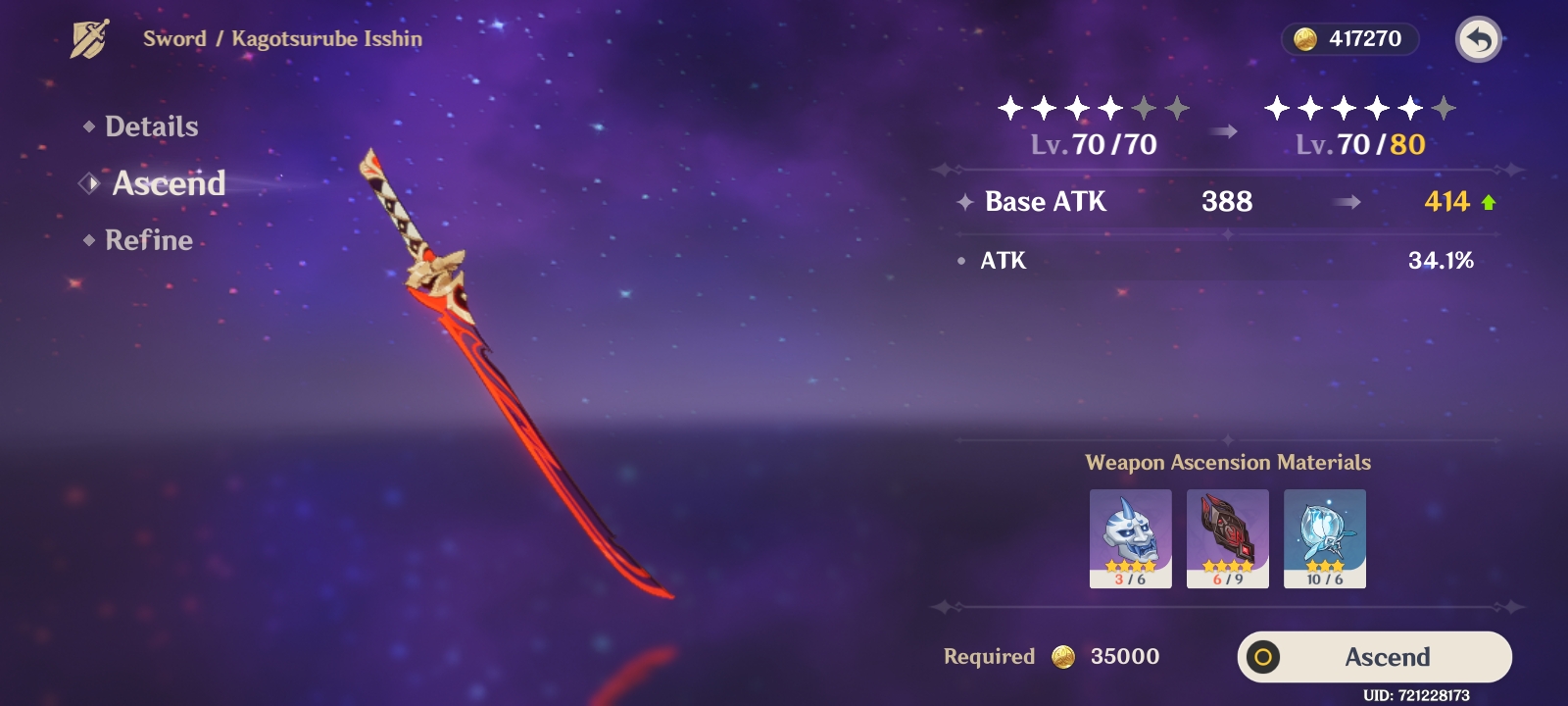The width and height of the screenshot is (1568, 706).
Task: Click the Mora icon beside Required cost
Action: pyautogui.click(x=1063, y=657)
